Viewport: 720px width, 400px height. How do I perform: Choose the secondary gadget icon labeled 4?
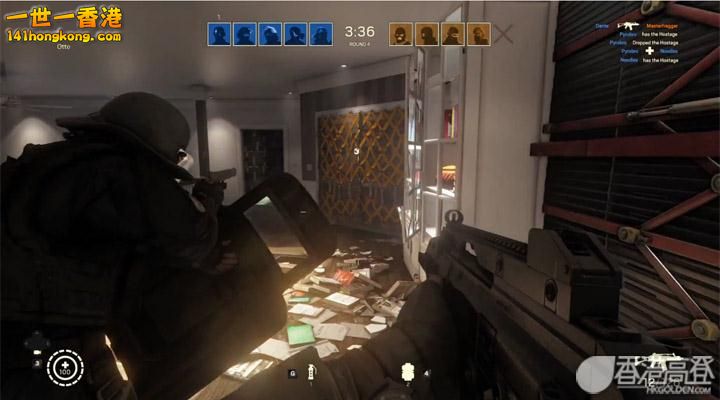tap(407, 370)
